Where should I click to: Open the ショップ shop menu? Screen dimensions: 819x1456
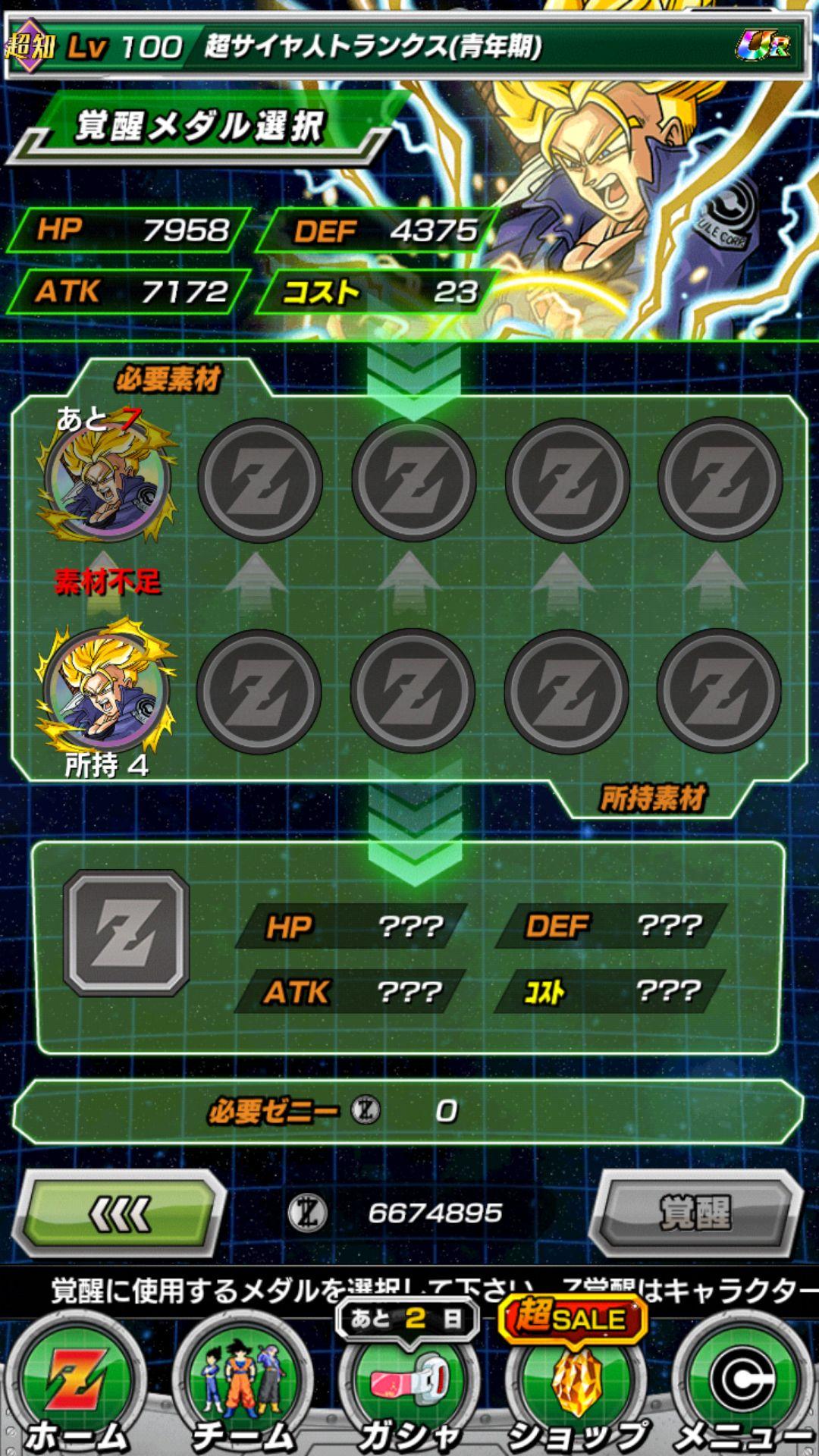pos(576,1388)
